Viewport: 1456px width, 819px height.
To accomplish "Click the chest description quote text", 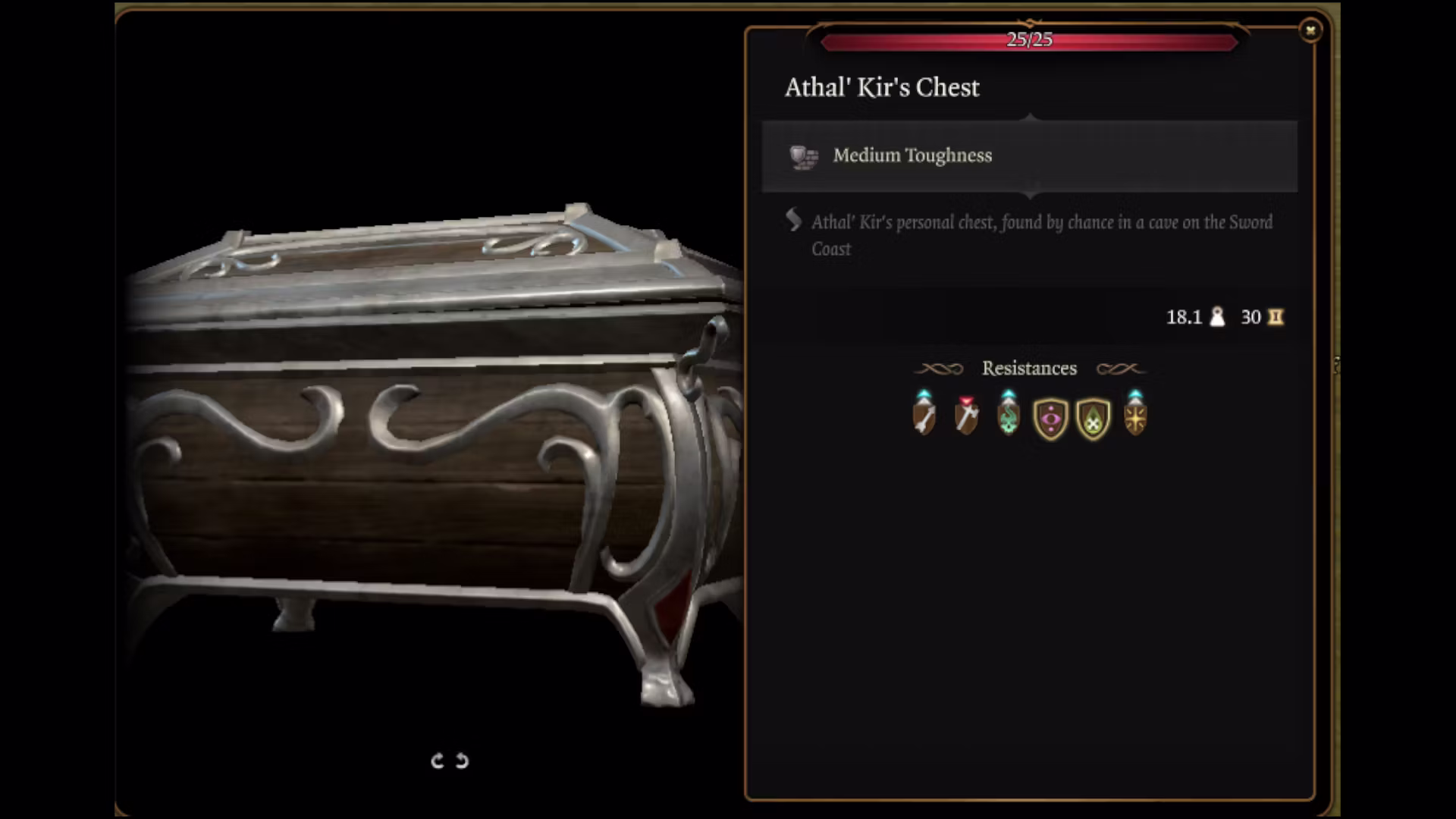I will point(1043,235).
